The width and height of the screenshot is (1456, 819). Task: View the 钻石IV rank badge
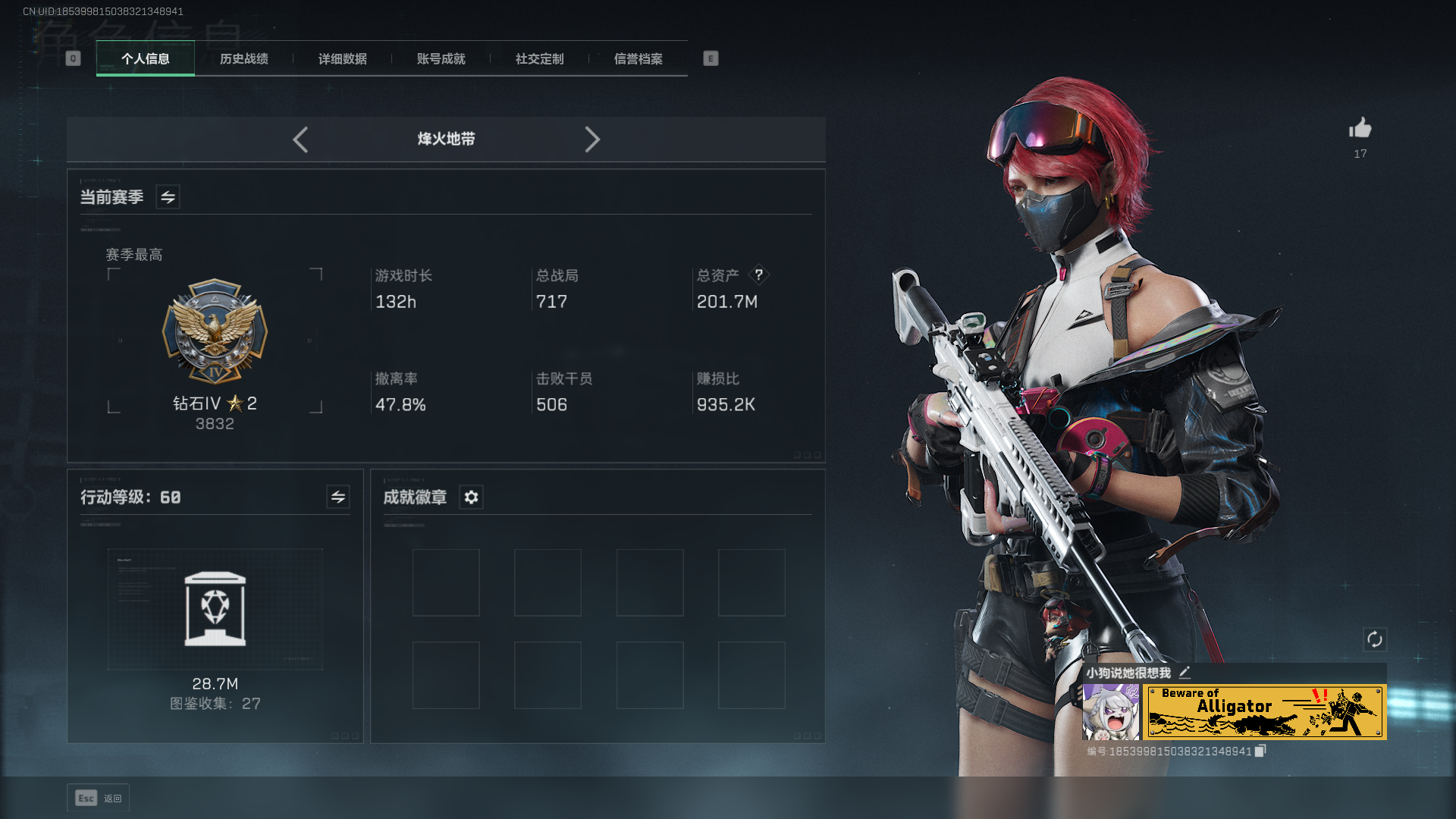coord(215,332)
